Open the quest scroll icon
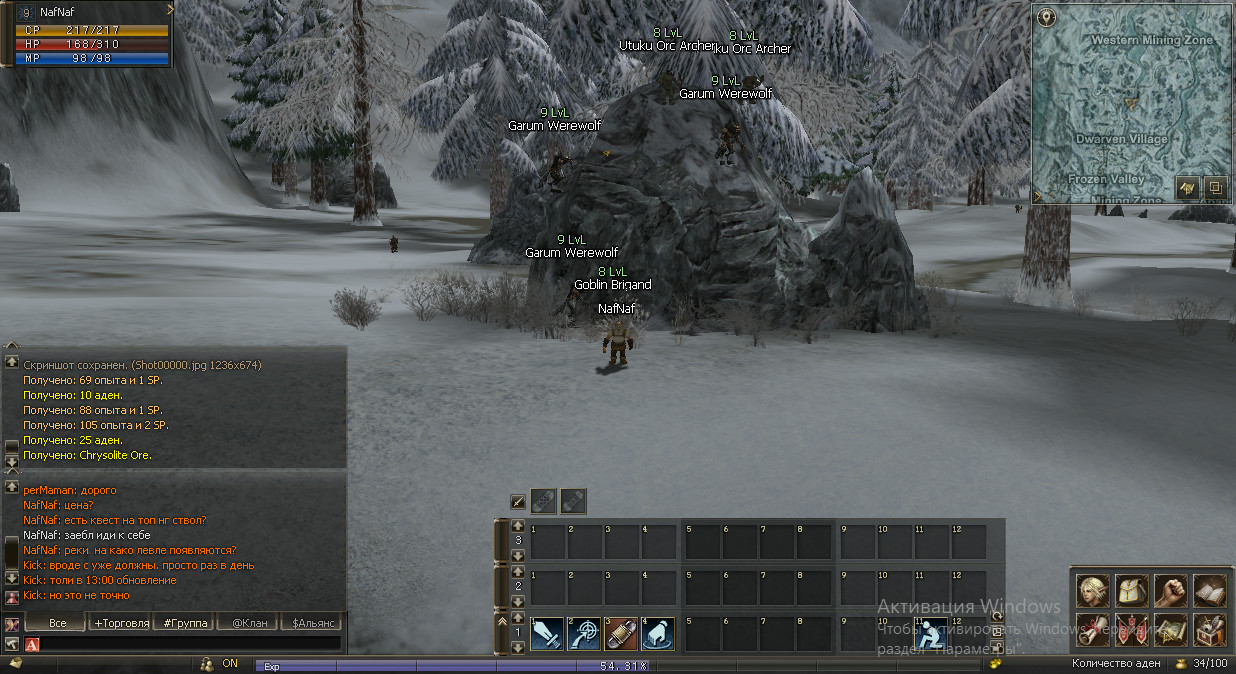The width and height of the screenshot is (1236, 674). click(x=1092, y=630)
